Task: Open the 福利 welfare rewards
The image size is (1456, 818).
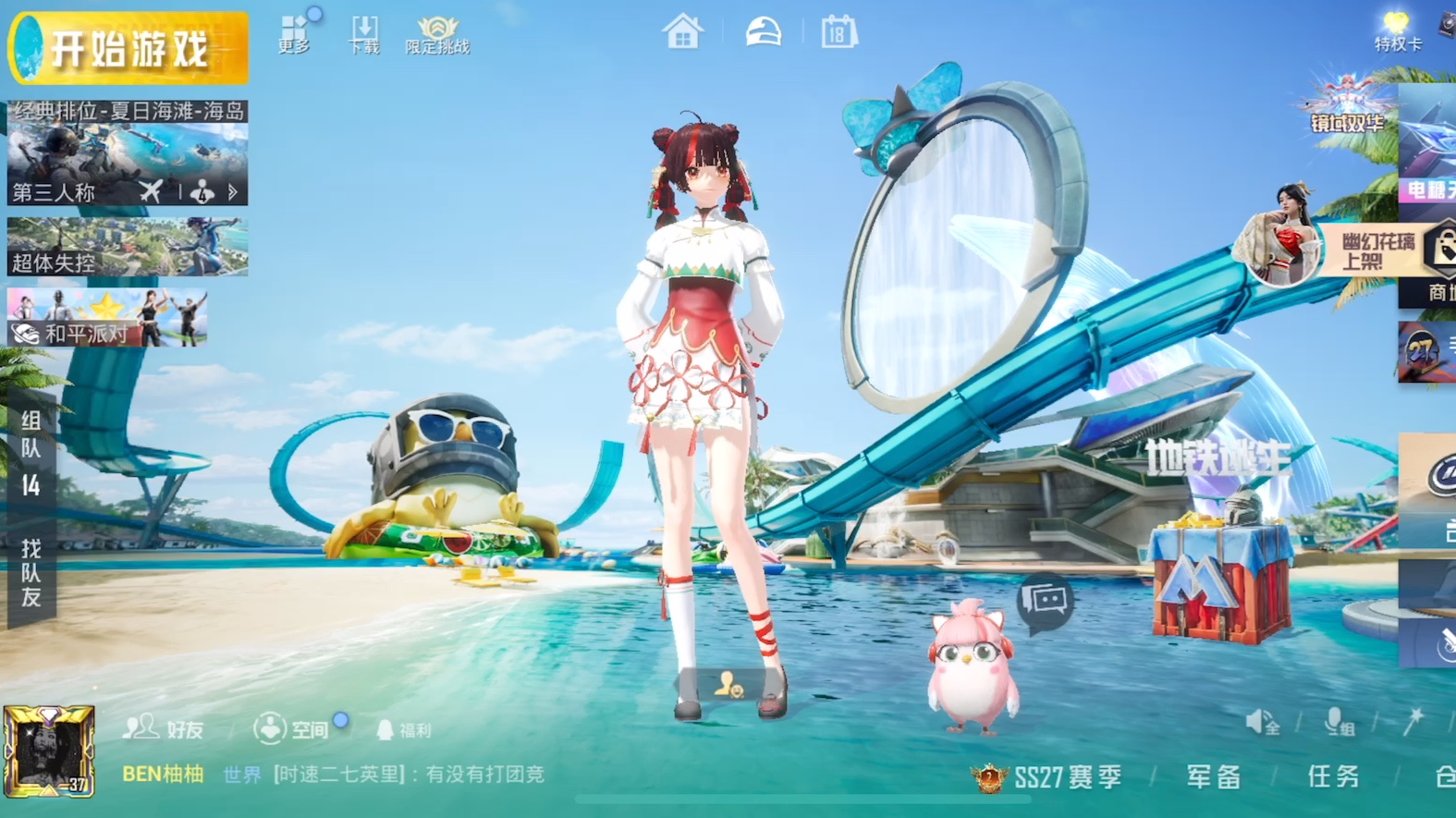Action: [404, 730]
